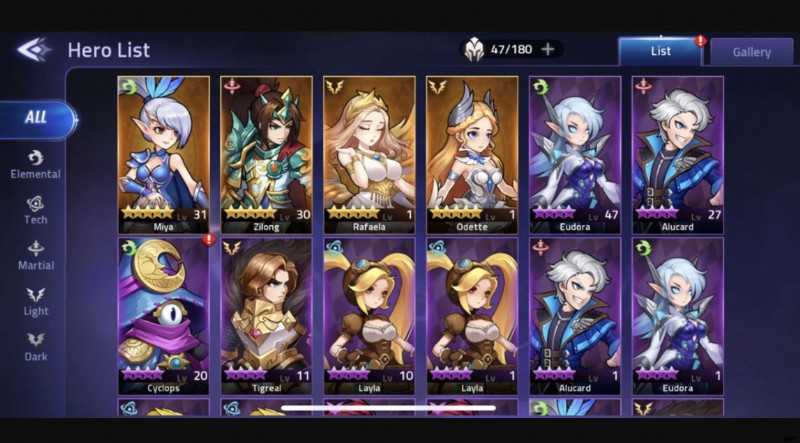Open the level 10 Layla card

(369, 314)
